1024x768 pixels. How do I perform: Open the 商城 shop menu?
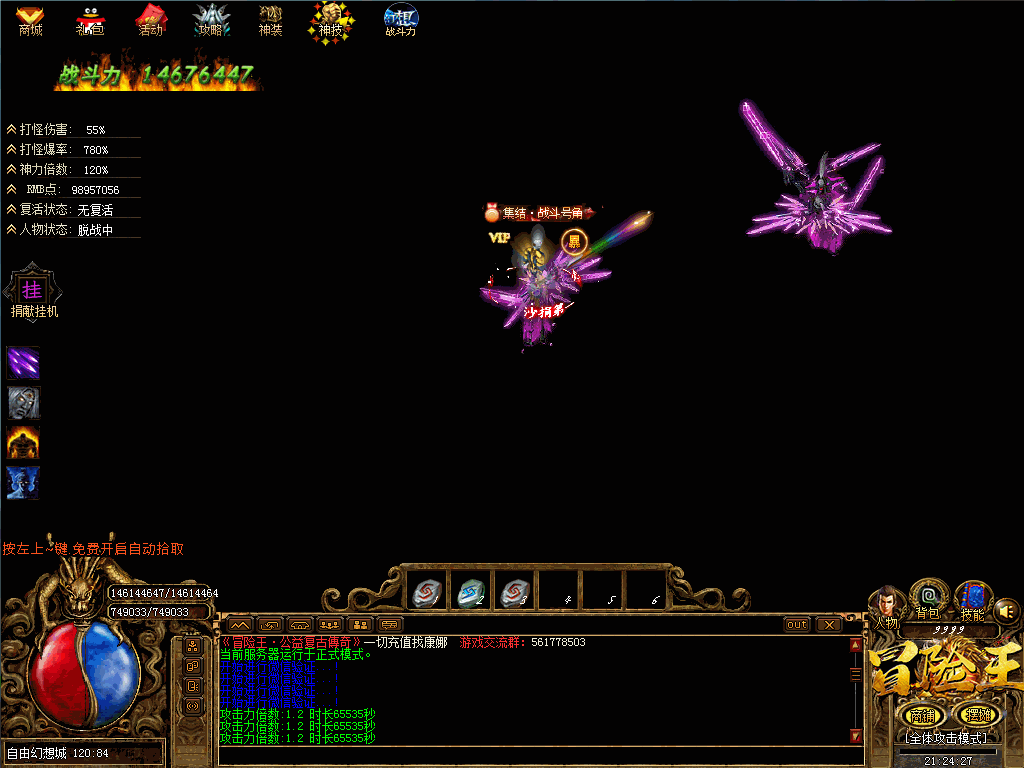[30, 19]
